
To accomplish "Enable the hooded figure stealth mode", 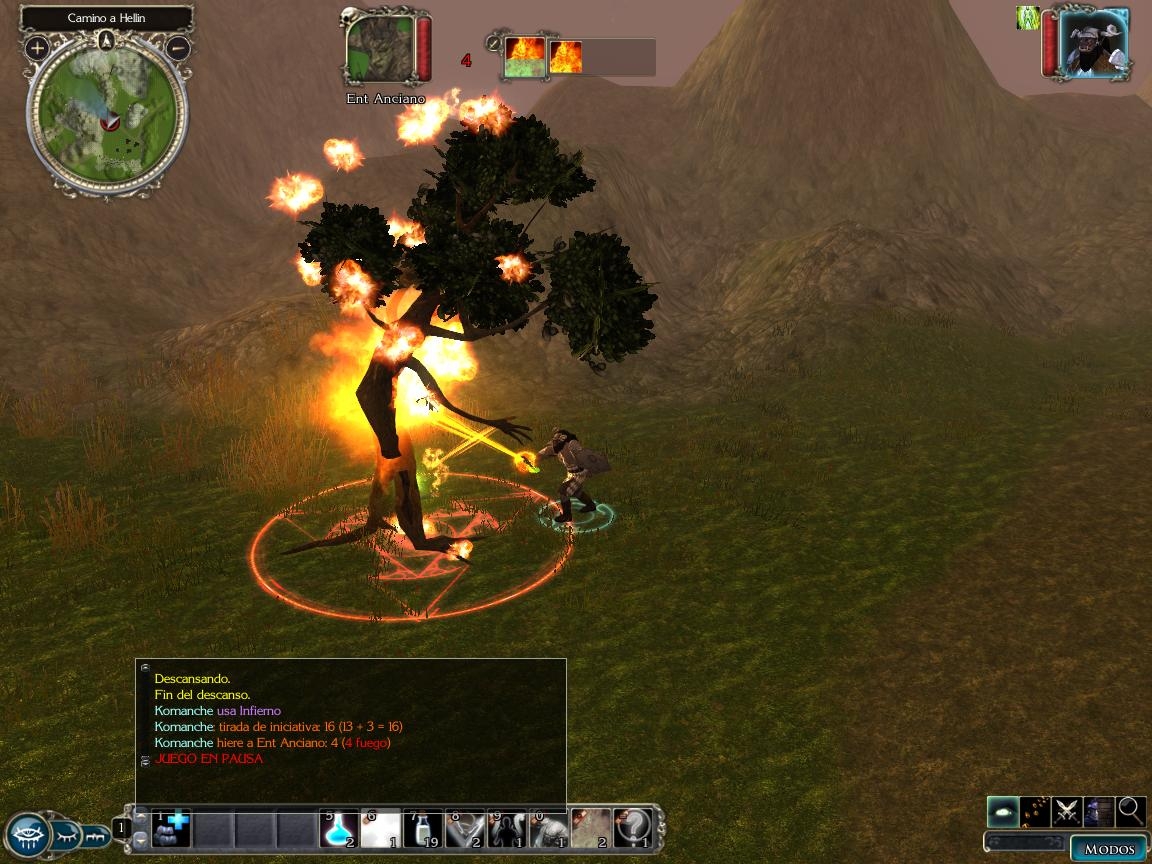I will coord(1099,811).
